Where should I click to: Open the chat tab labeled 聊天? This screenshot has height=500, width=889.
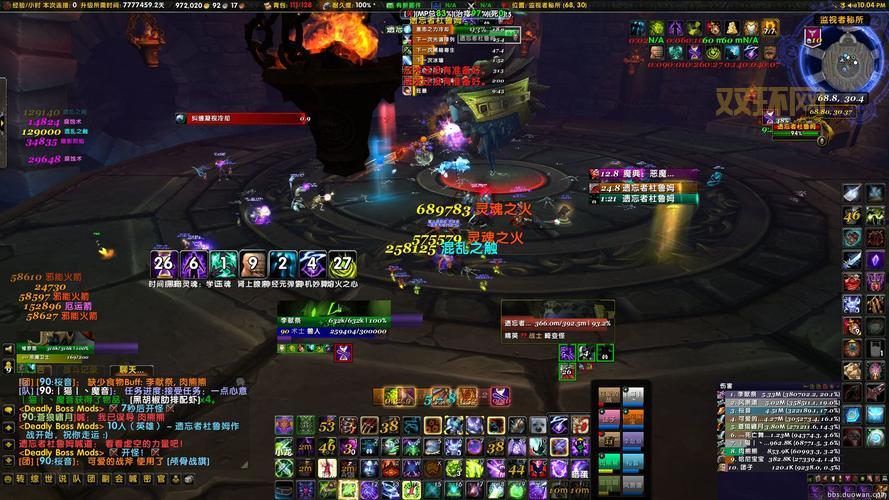click(132, 370)
